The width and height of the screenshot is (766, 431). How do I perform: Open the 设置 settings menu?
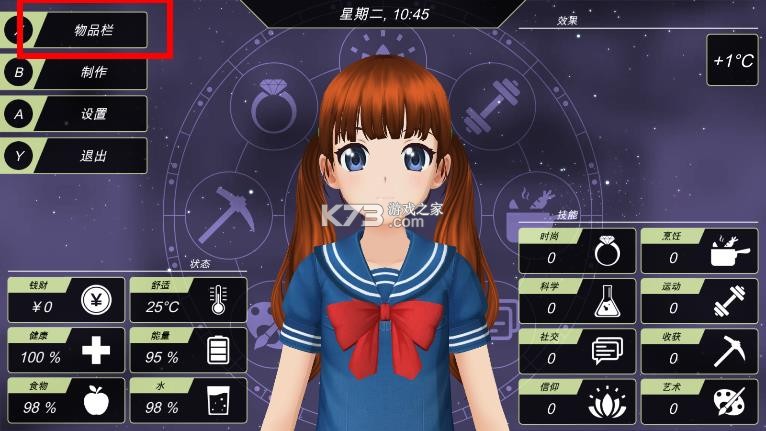coord(92,114)
